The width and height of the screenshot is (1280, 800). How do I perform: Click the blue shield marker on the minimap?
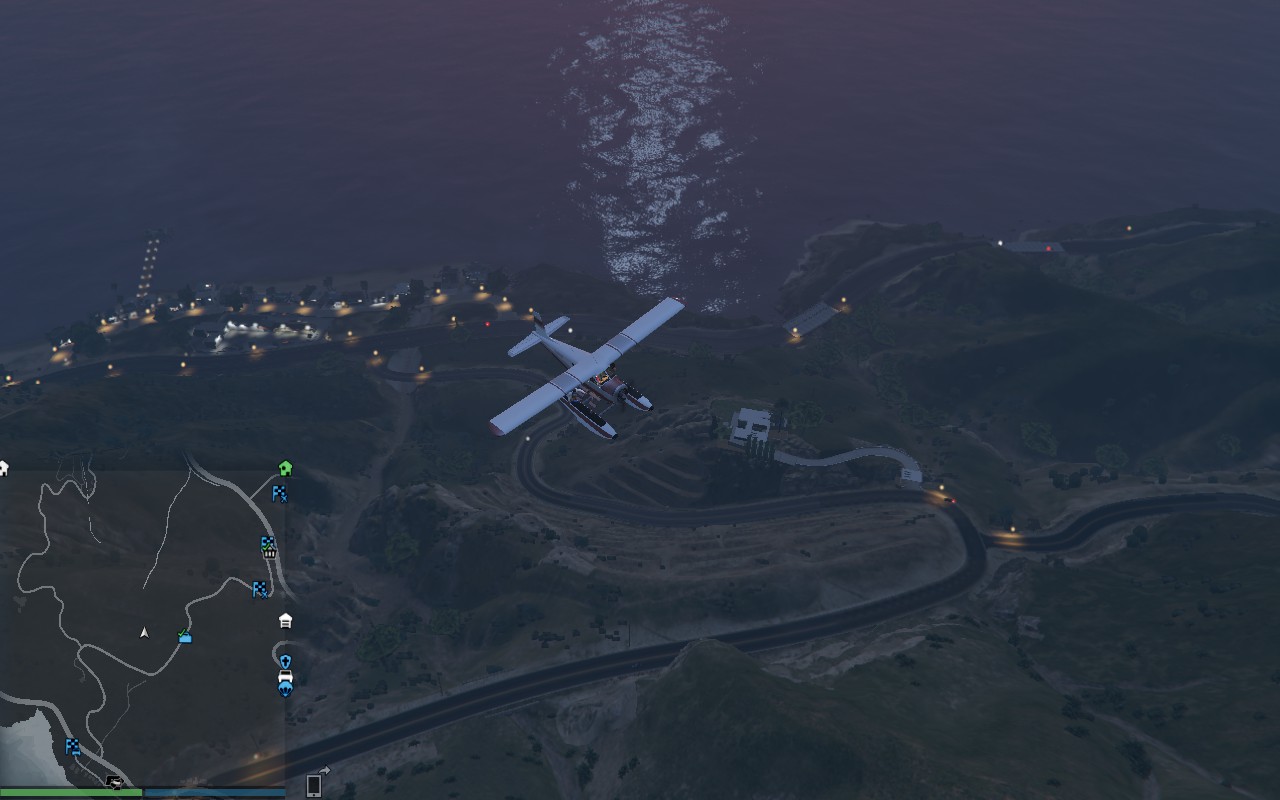point(285,661)
